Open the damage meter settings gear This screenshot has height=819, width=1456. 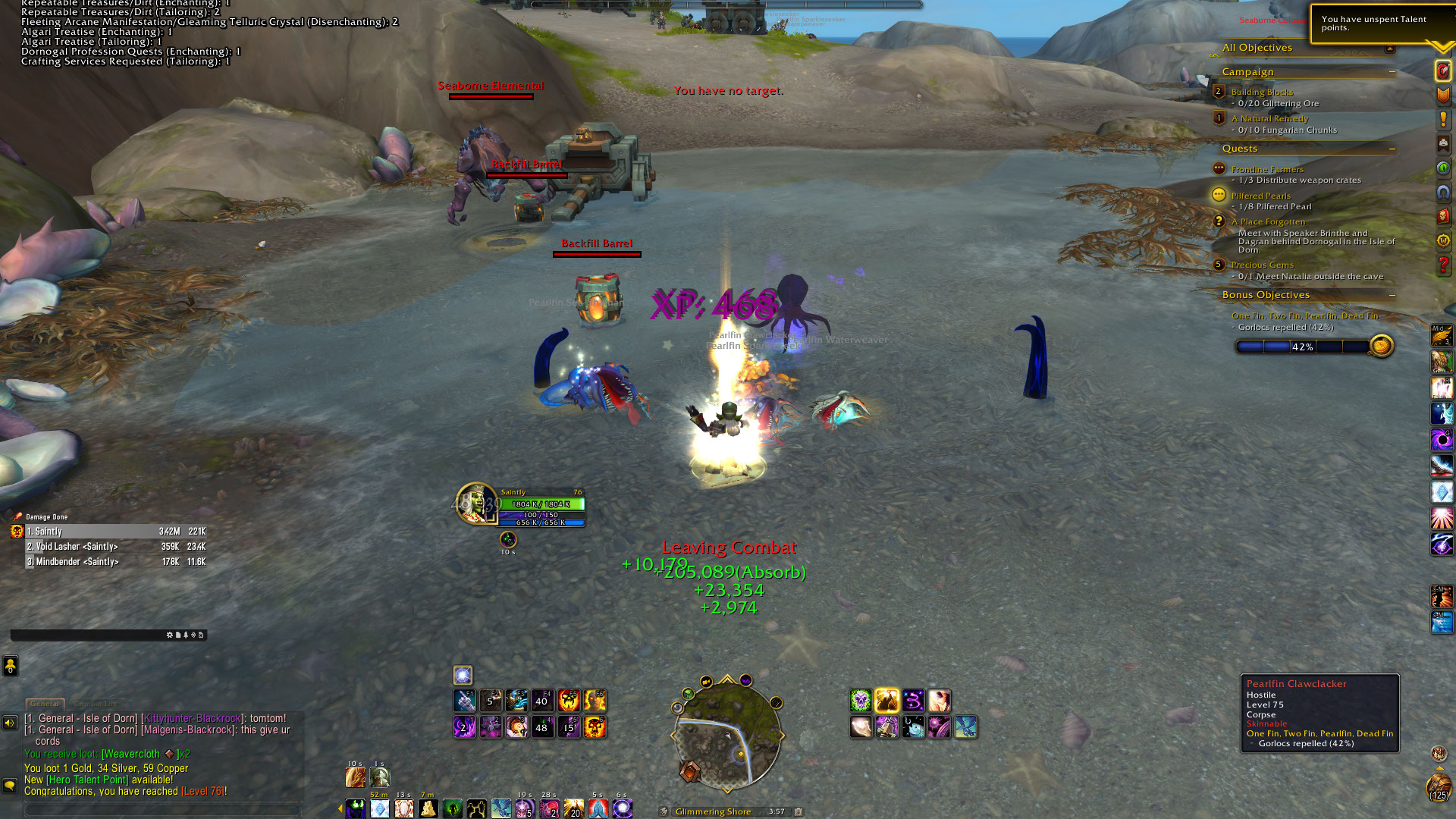[169, 635]
